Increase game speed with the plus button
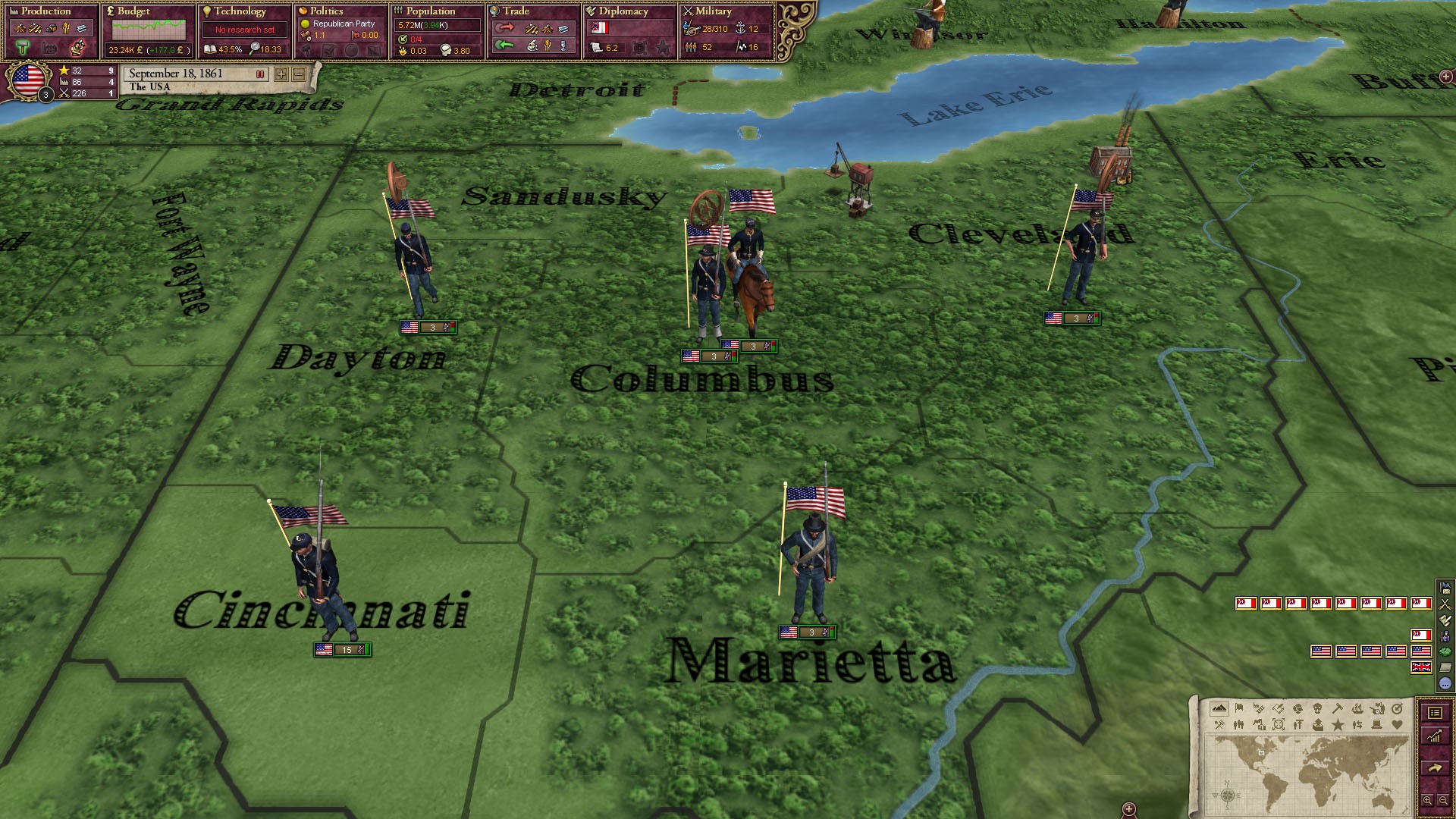This screenshot has width=1456, height=819. 281,75
